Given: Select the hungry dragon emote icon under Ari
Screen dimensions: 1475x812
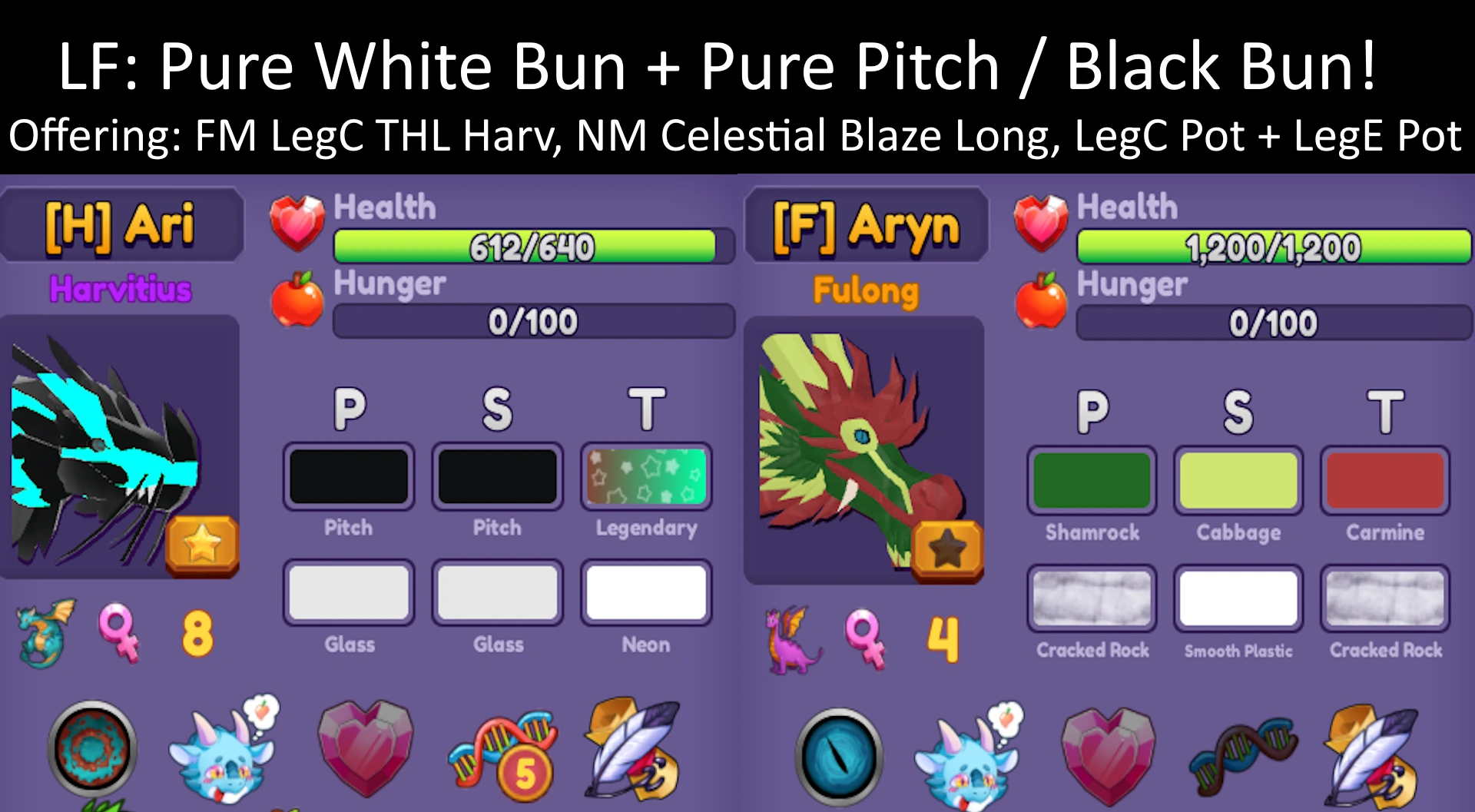Looking at the screenshot, I should (223, 757).
